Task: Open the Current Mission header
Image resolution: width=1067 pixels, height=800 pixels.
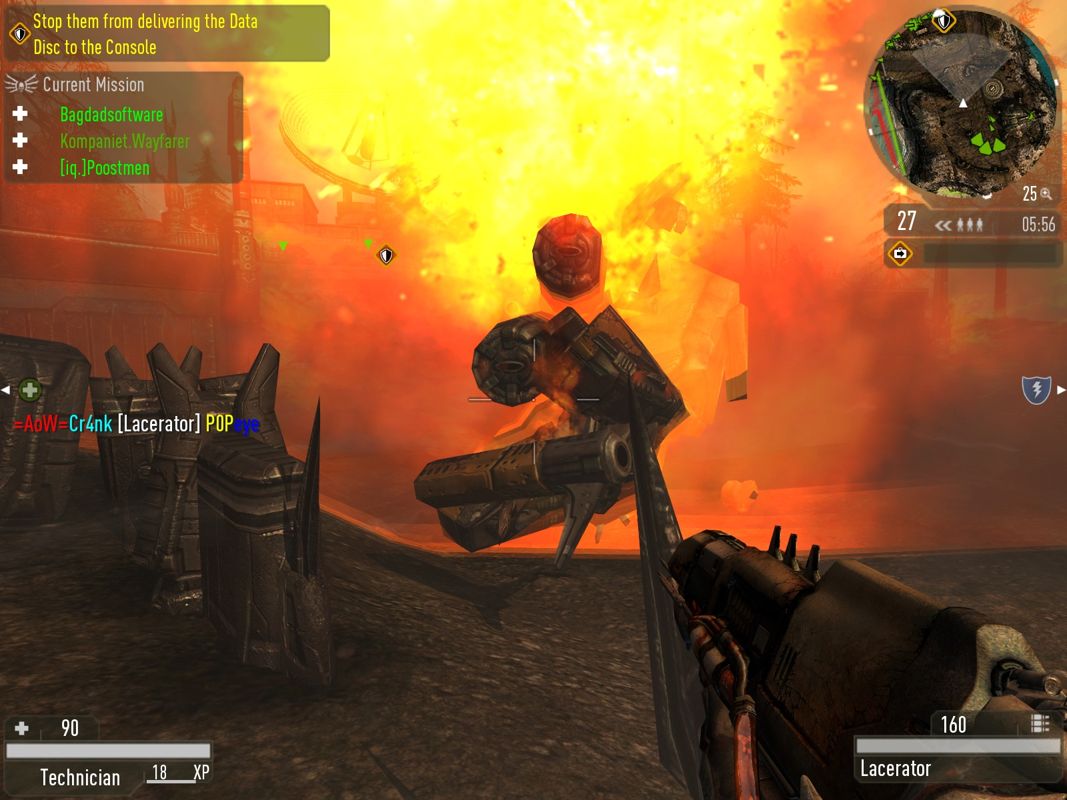Action: [x=93, y=85]
